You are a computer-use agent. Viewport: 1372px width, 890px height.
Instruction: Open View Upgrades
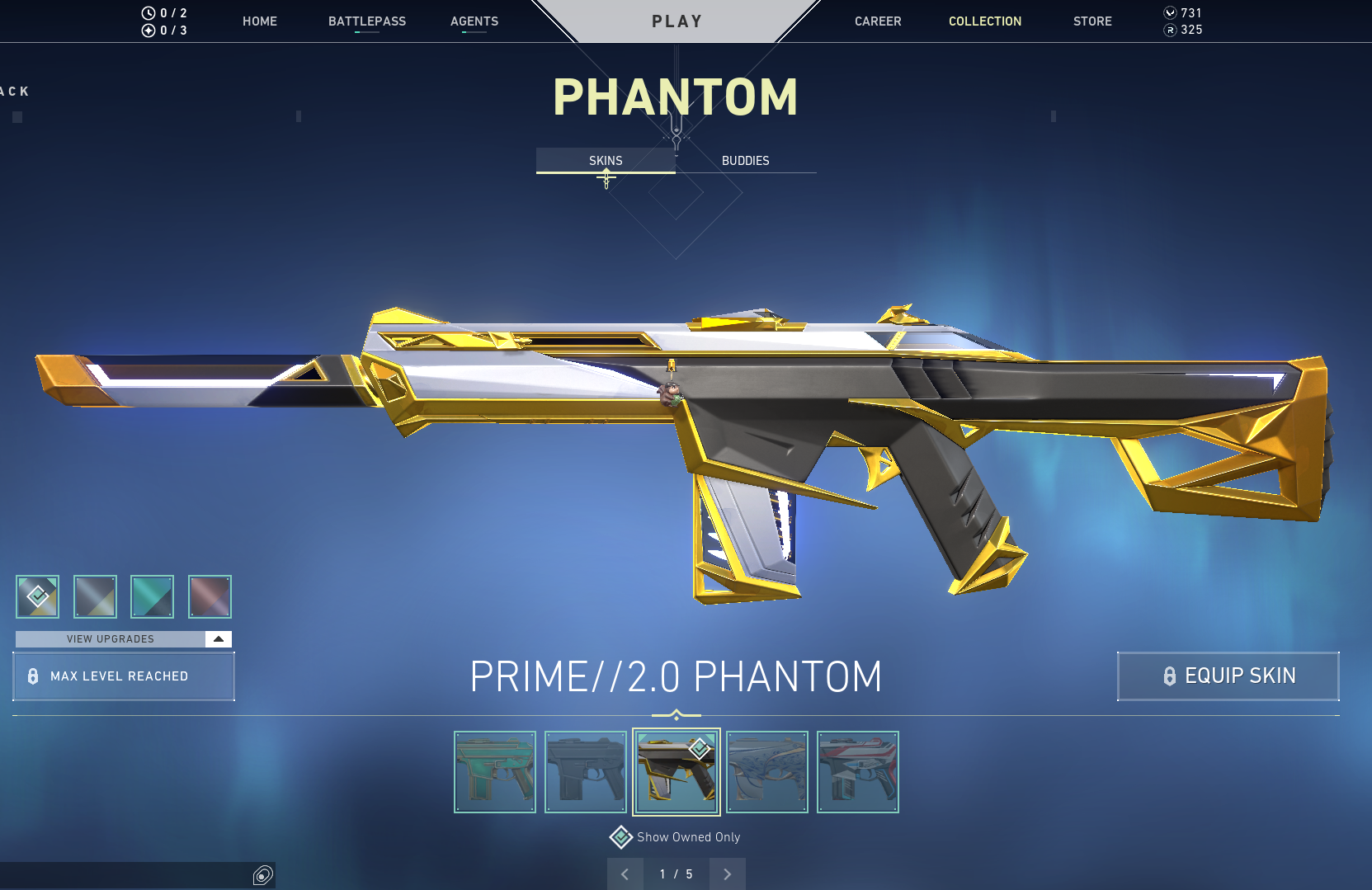pyautogui.click(x=111, y=638)
